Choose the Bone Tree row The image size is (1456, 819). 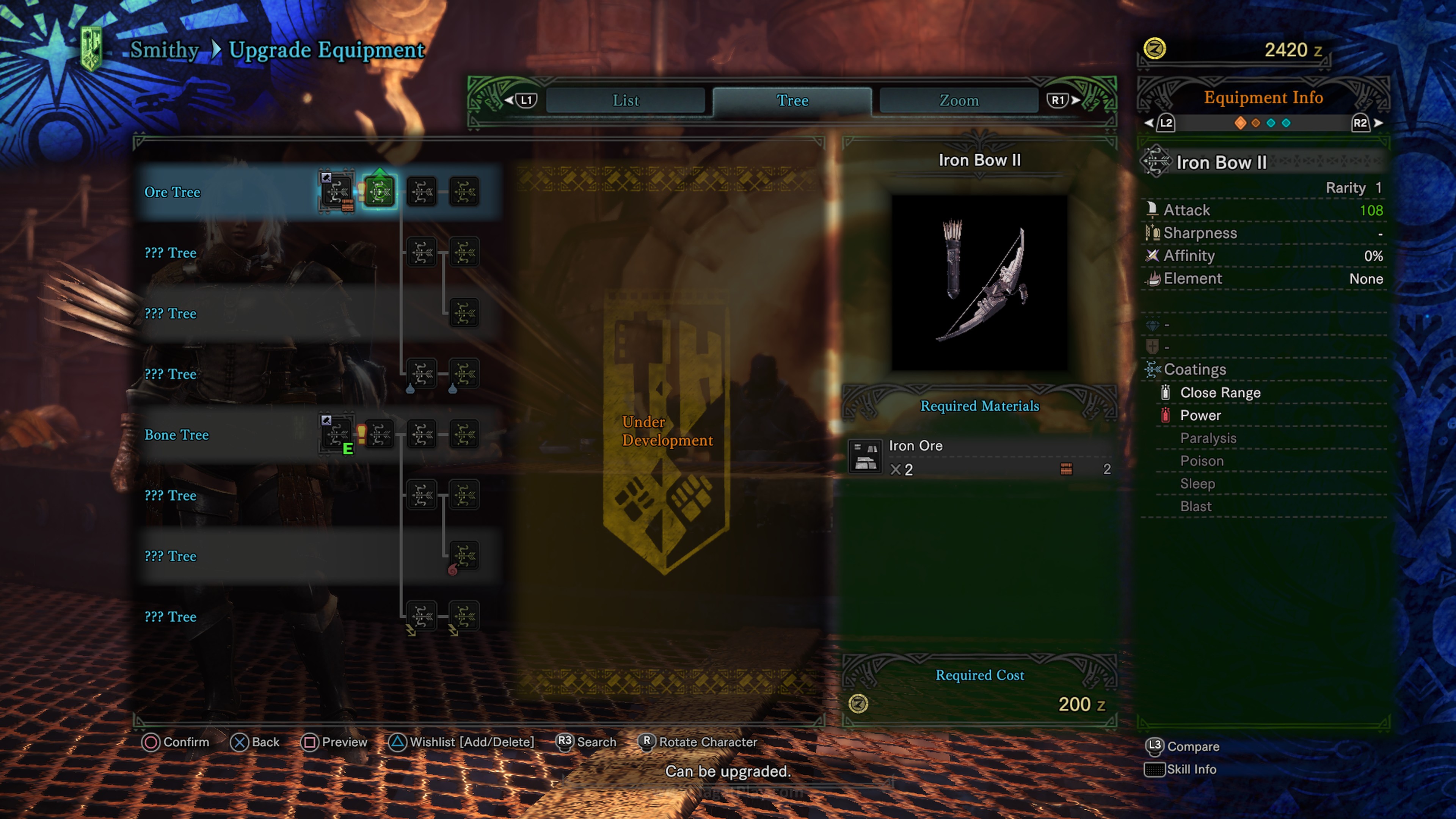pyautogui.click(x=176, y=435)
